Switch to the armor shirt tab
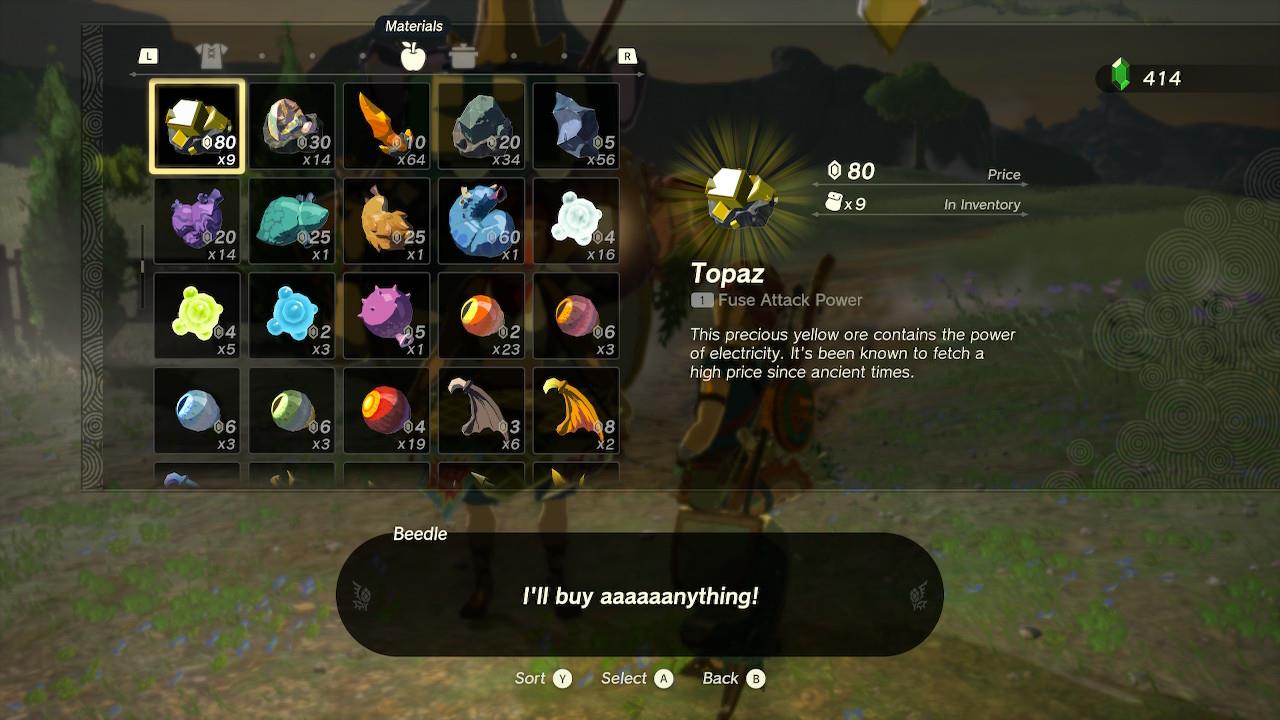 (x=211, y=56)
